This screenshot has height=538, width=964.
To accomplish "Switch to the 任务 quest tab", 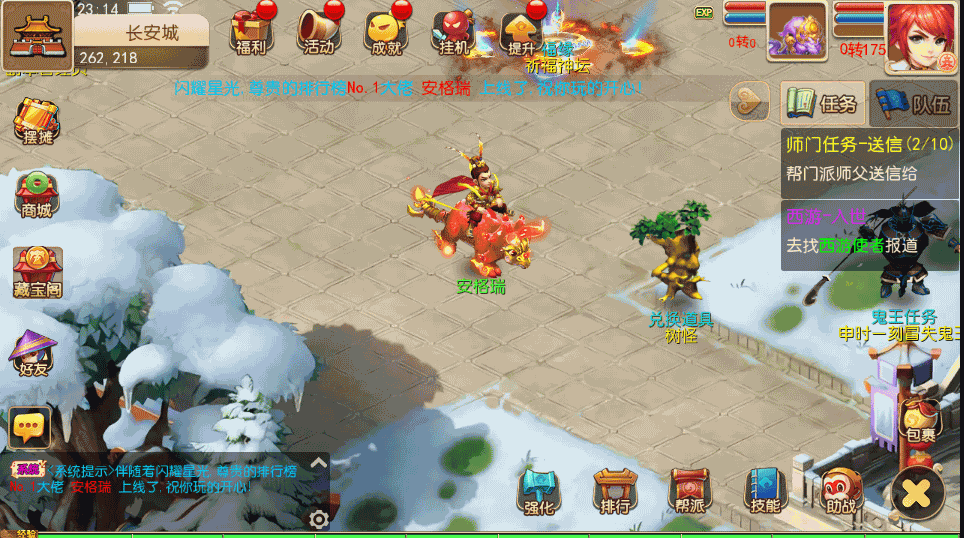I will coord(823,102).
